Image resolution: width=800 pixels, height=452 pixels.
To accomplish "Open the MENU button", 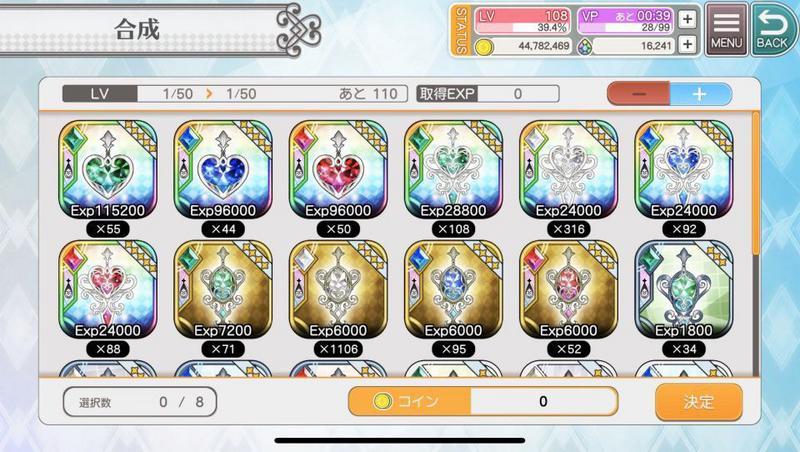I will (727, 29).
